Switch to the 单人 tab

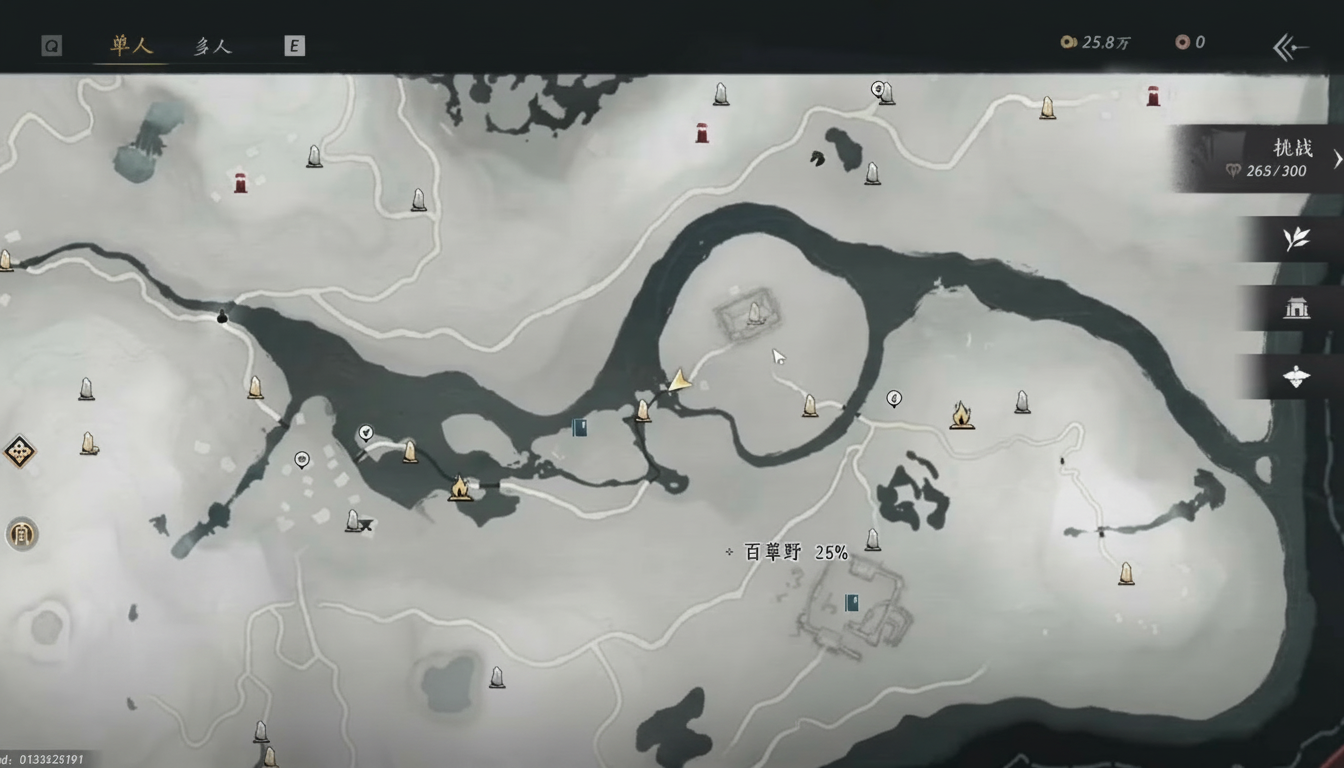coord(131,46)
